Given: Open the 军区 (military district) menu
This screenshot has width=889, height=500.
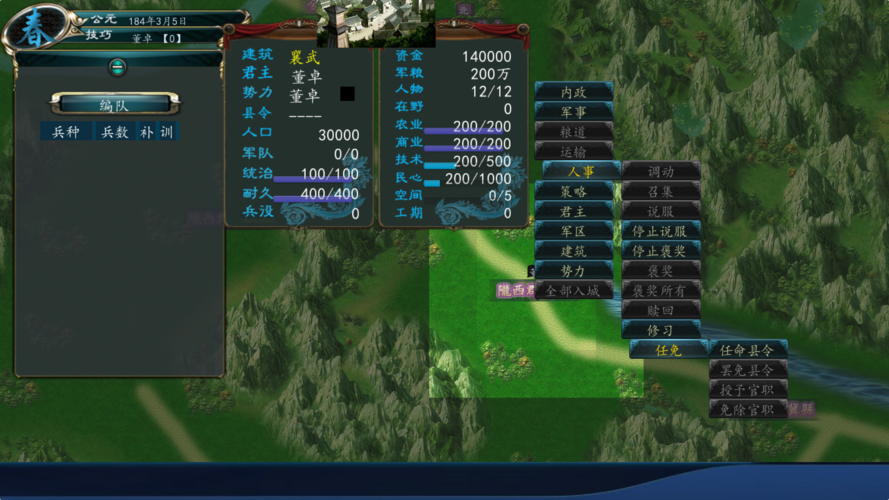Looking at the screenshot, I should 573,231.
